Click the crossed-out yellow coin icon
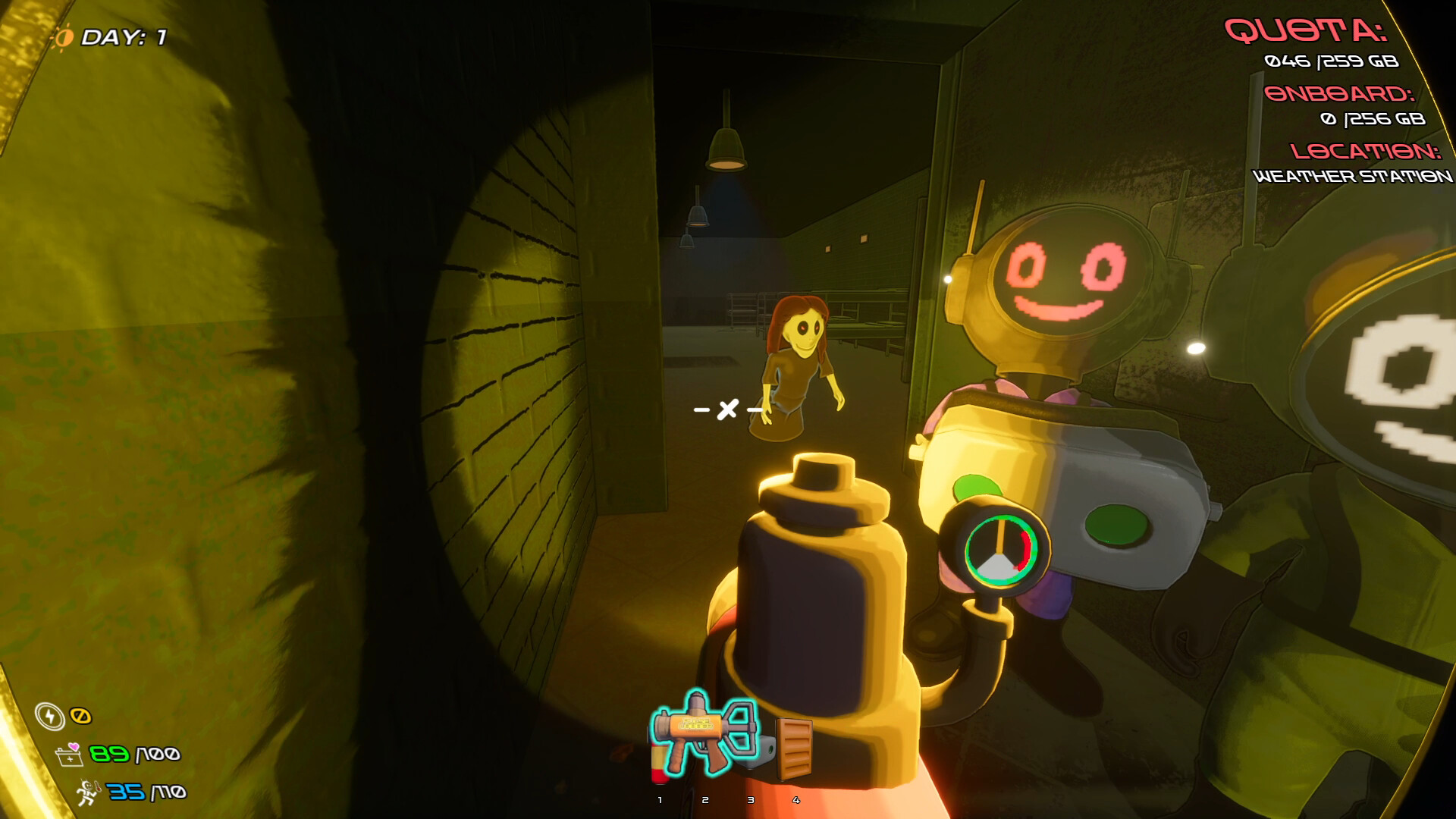Viewport: 1456px width, 819px height. (81, 716)
